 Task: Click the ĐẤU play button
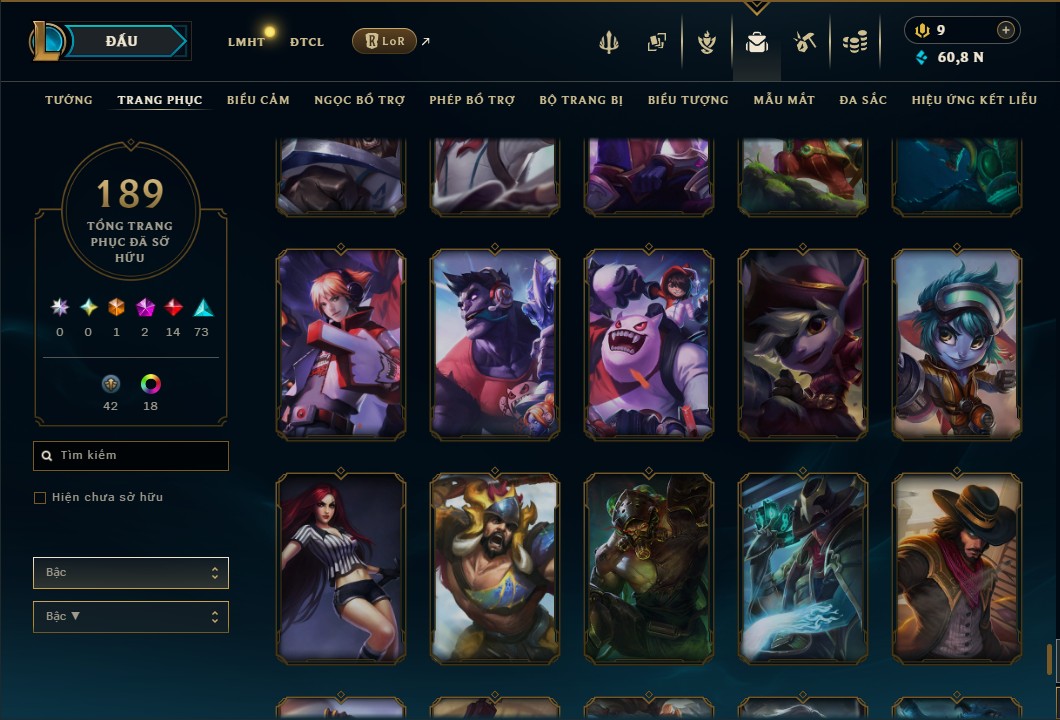point(122,41)
